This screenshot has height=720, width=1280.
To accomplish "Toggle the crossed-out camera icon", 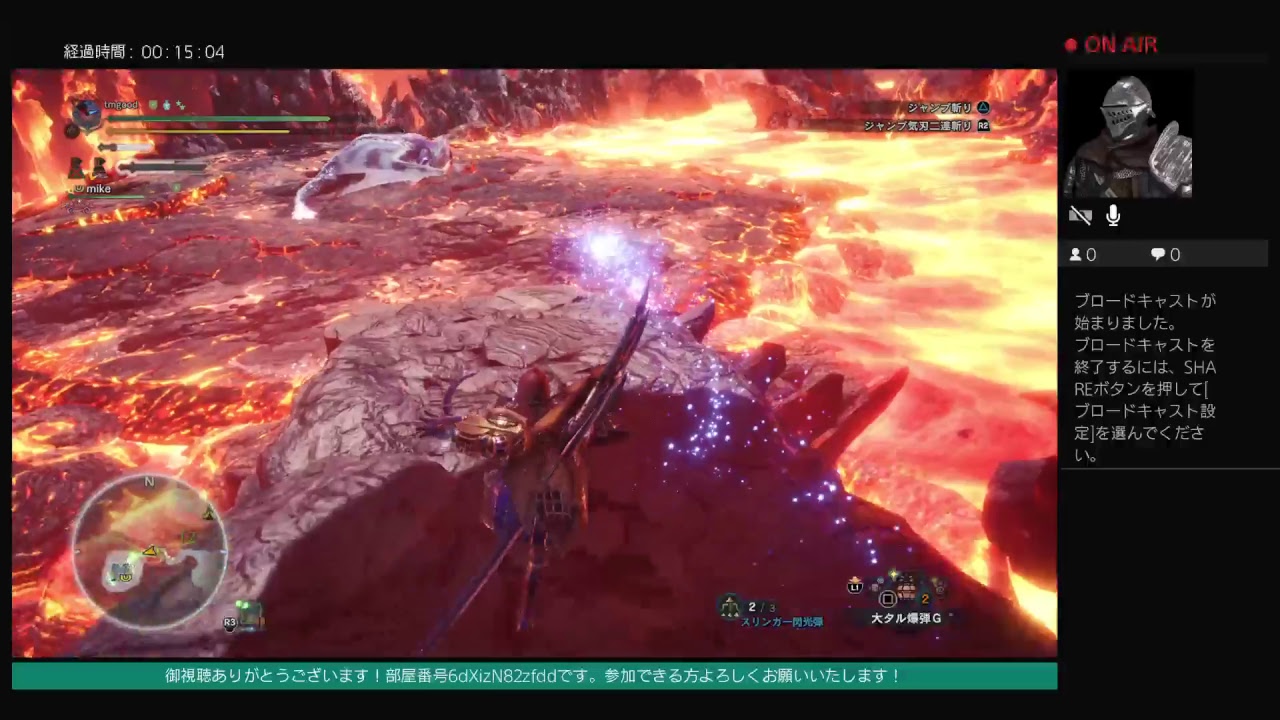I will point(1080,215).
